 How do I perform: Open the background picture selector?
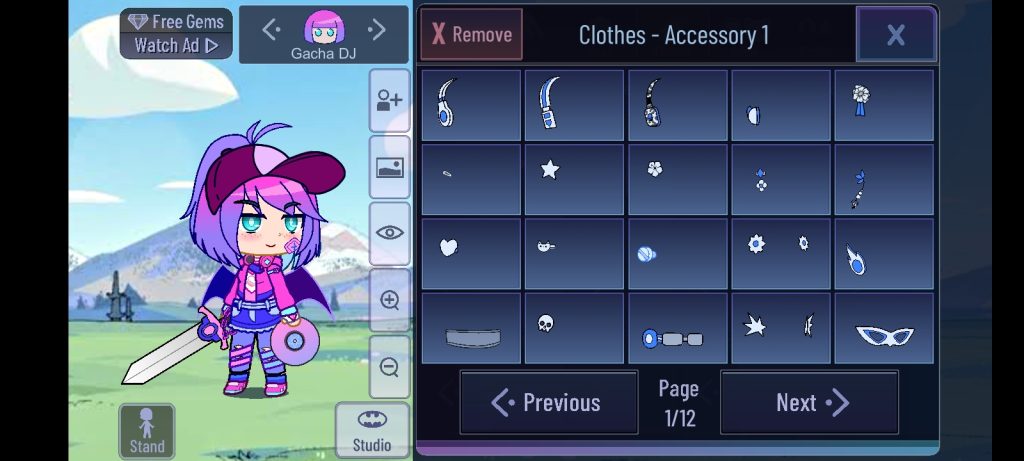pyautogui.click(x=389, y=167)
